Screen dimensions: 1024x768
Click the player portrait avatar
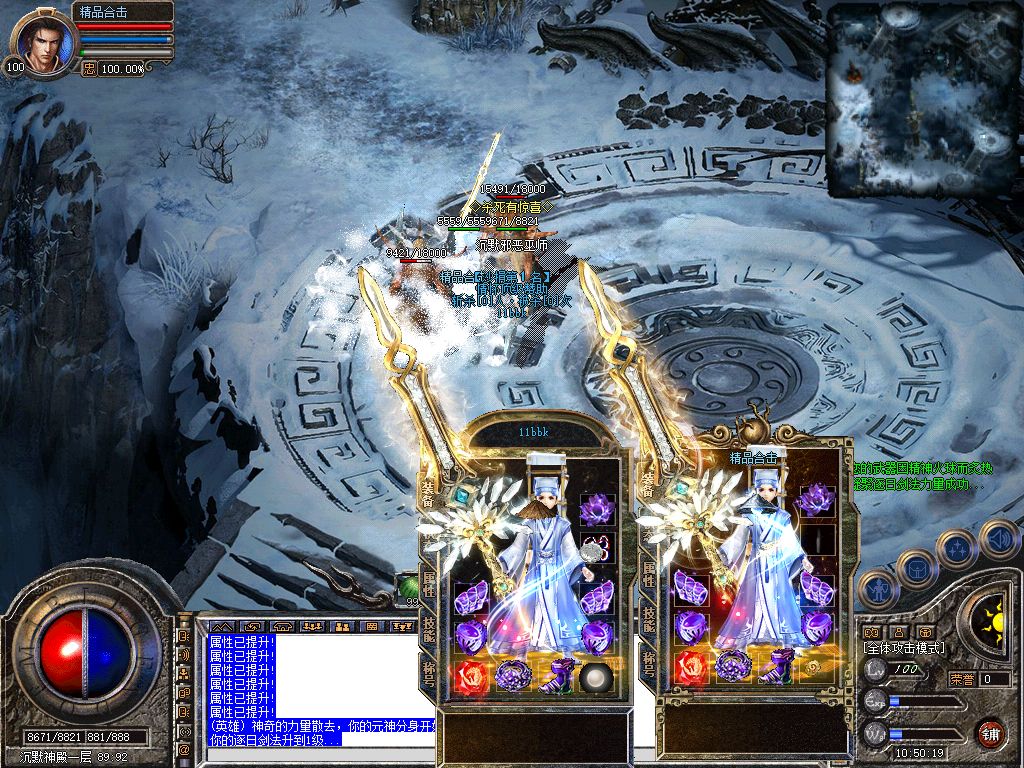click(44, 44)
